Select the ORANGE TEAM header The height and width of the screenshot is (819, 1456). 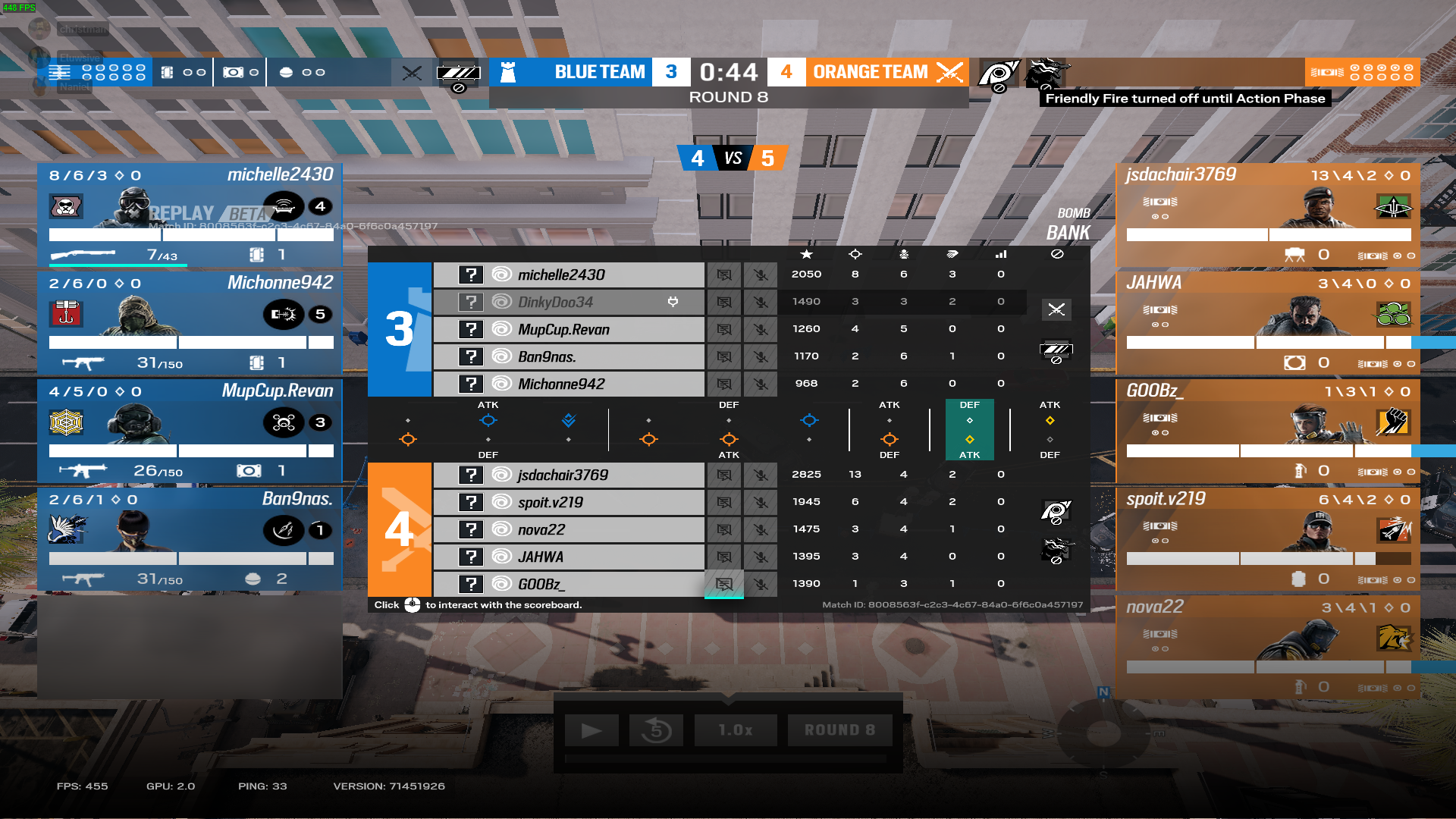(871, 72)
